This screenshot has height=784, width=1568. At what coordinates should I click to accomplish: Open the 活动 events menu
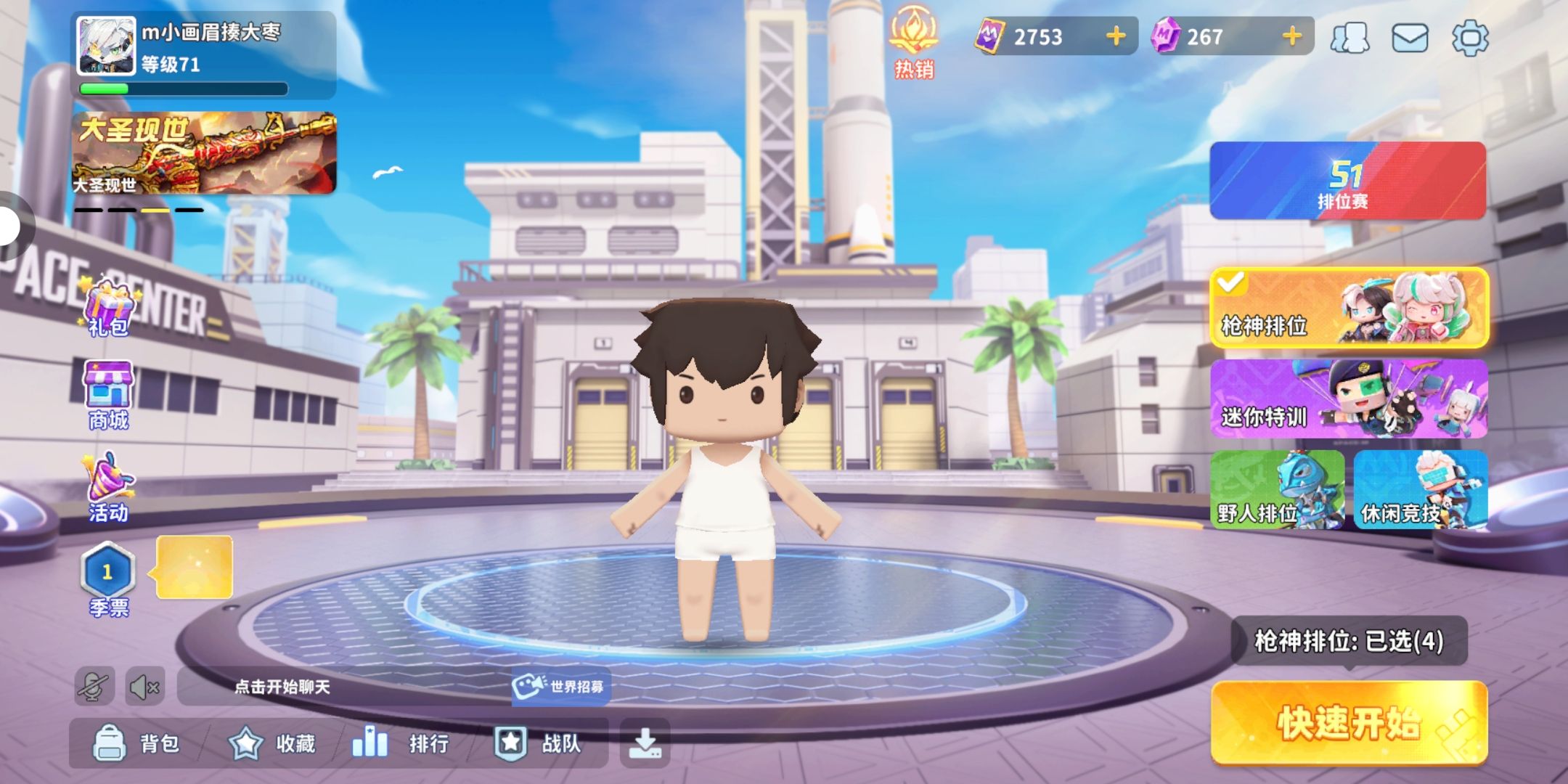108,488
